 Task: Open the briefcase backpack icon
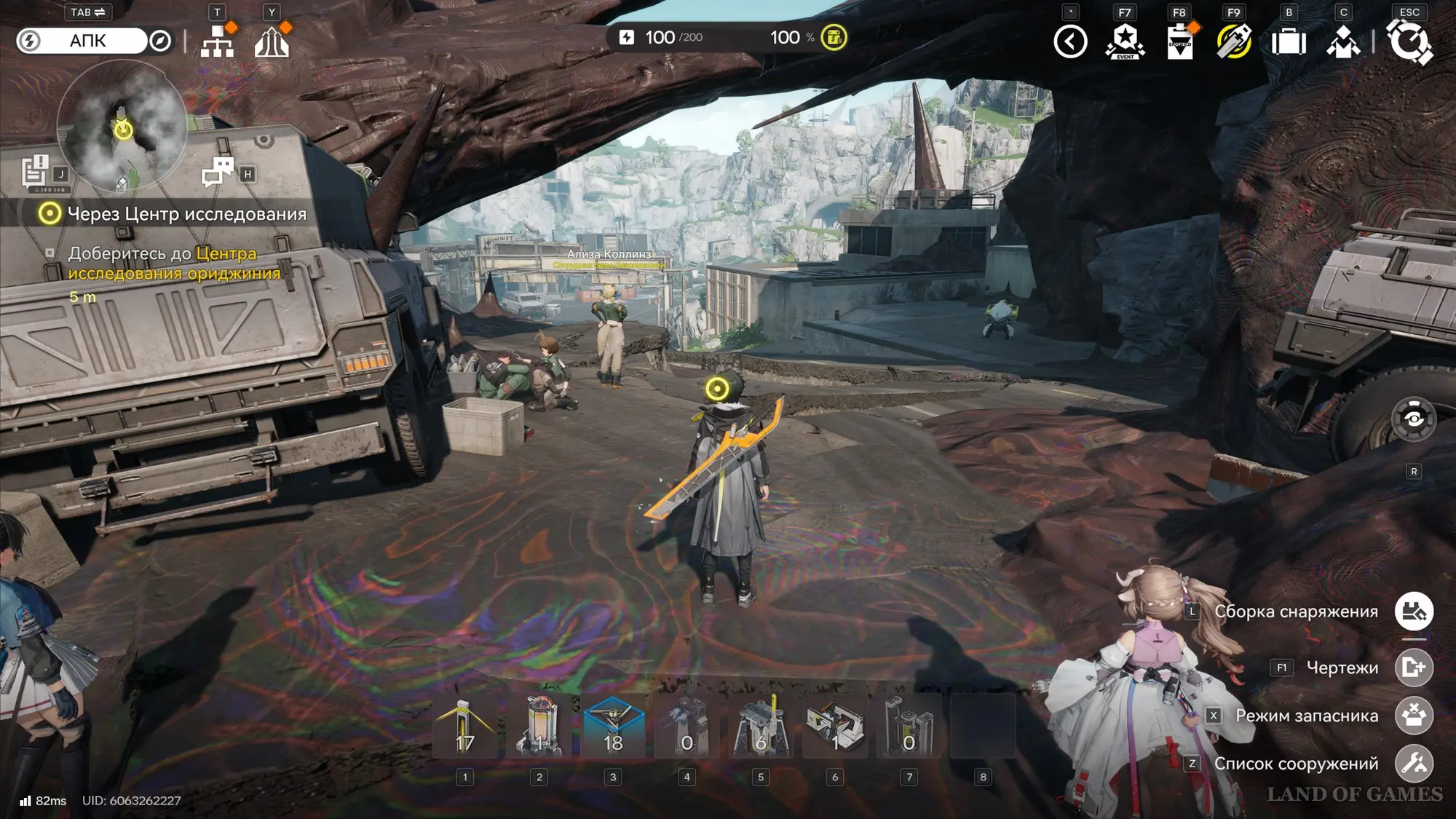[x=1289, y=41]
